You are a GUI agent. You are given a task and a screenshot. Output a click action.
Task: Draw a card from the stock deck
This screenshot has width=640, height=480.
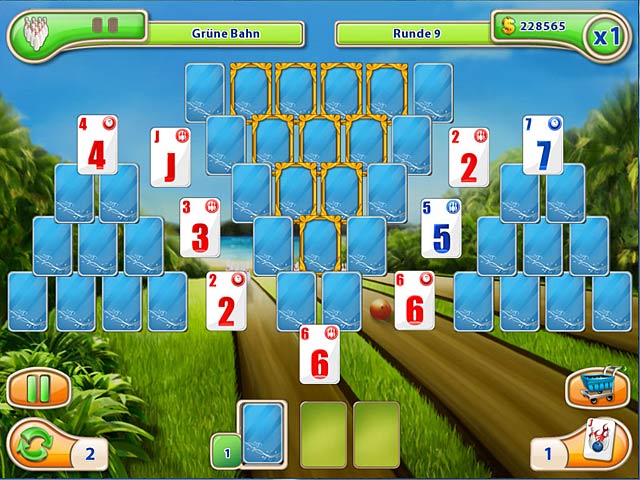pos(263,433)
